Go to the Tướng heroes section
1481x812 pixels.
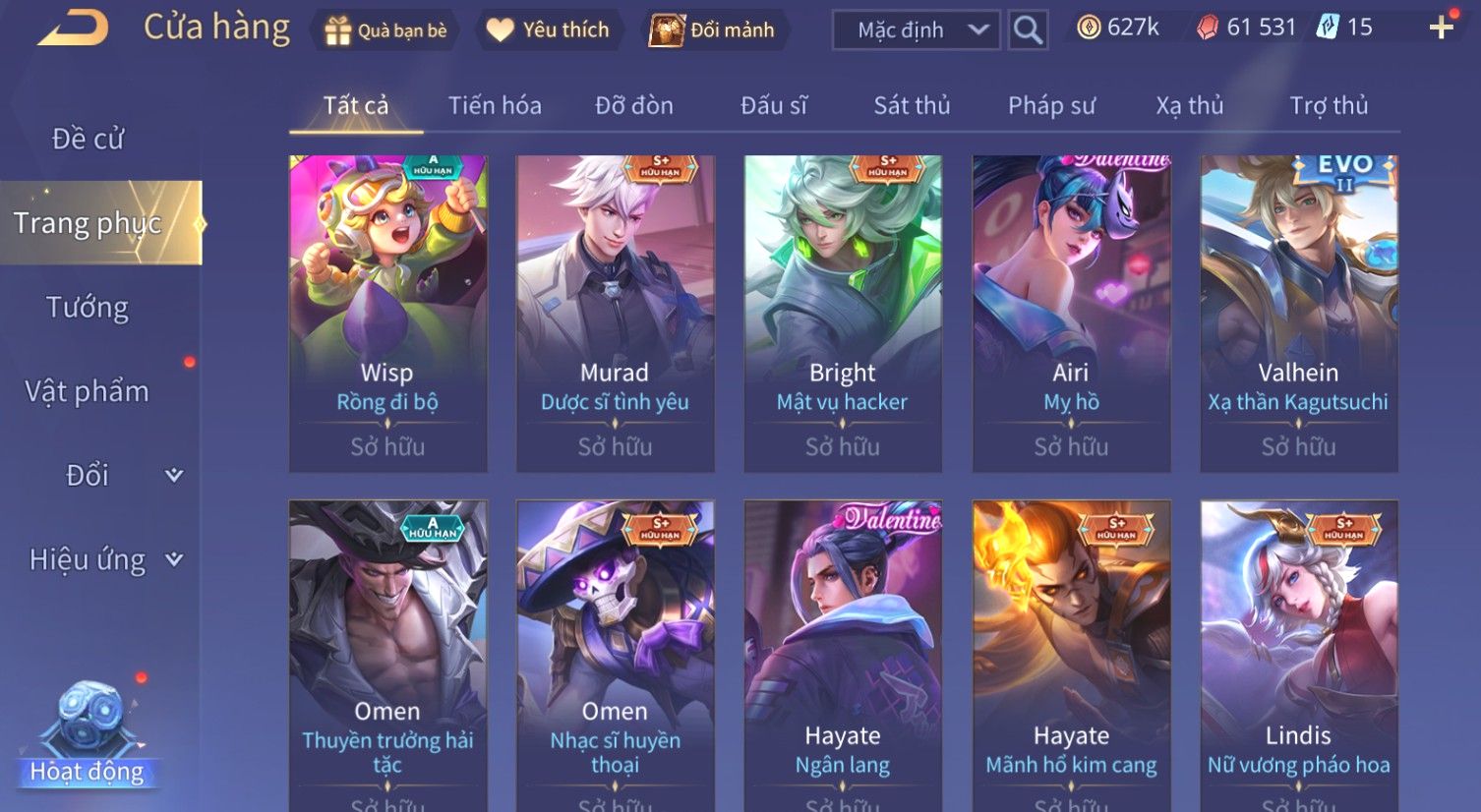pos(88,308)
